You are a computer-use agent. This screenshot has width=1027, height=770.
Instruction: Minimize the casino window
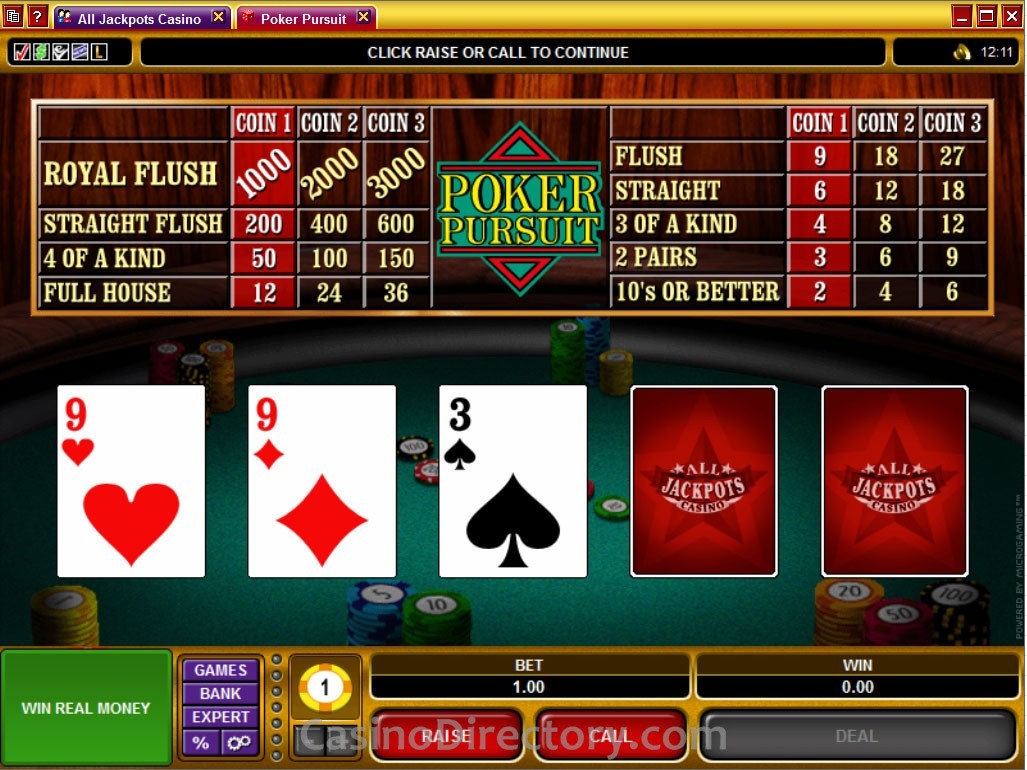(962, 16)
